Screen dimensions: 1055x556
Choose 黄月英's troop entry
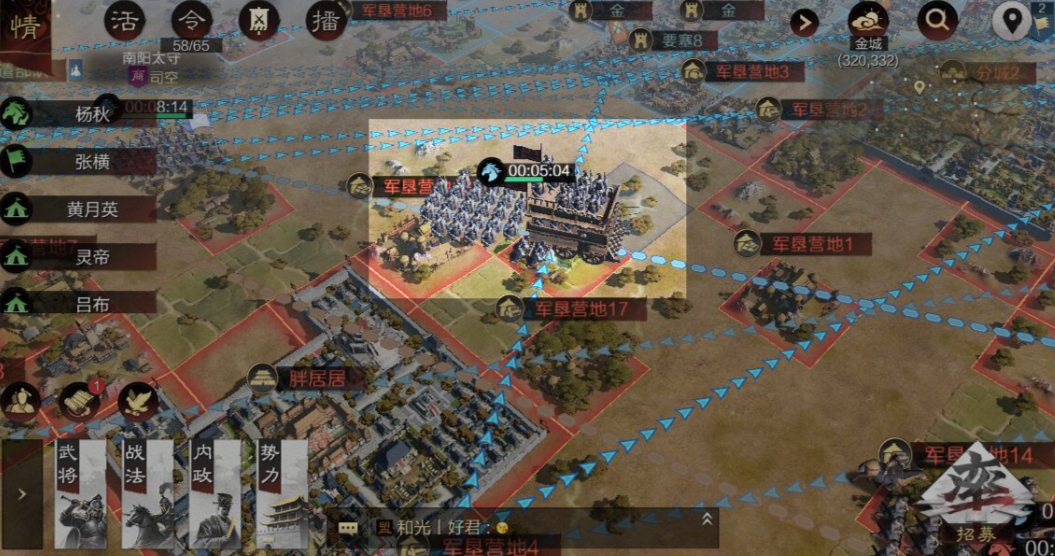click(90, 209)
